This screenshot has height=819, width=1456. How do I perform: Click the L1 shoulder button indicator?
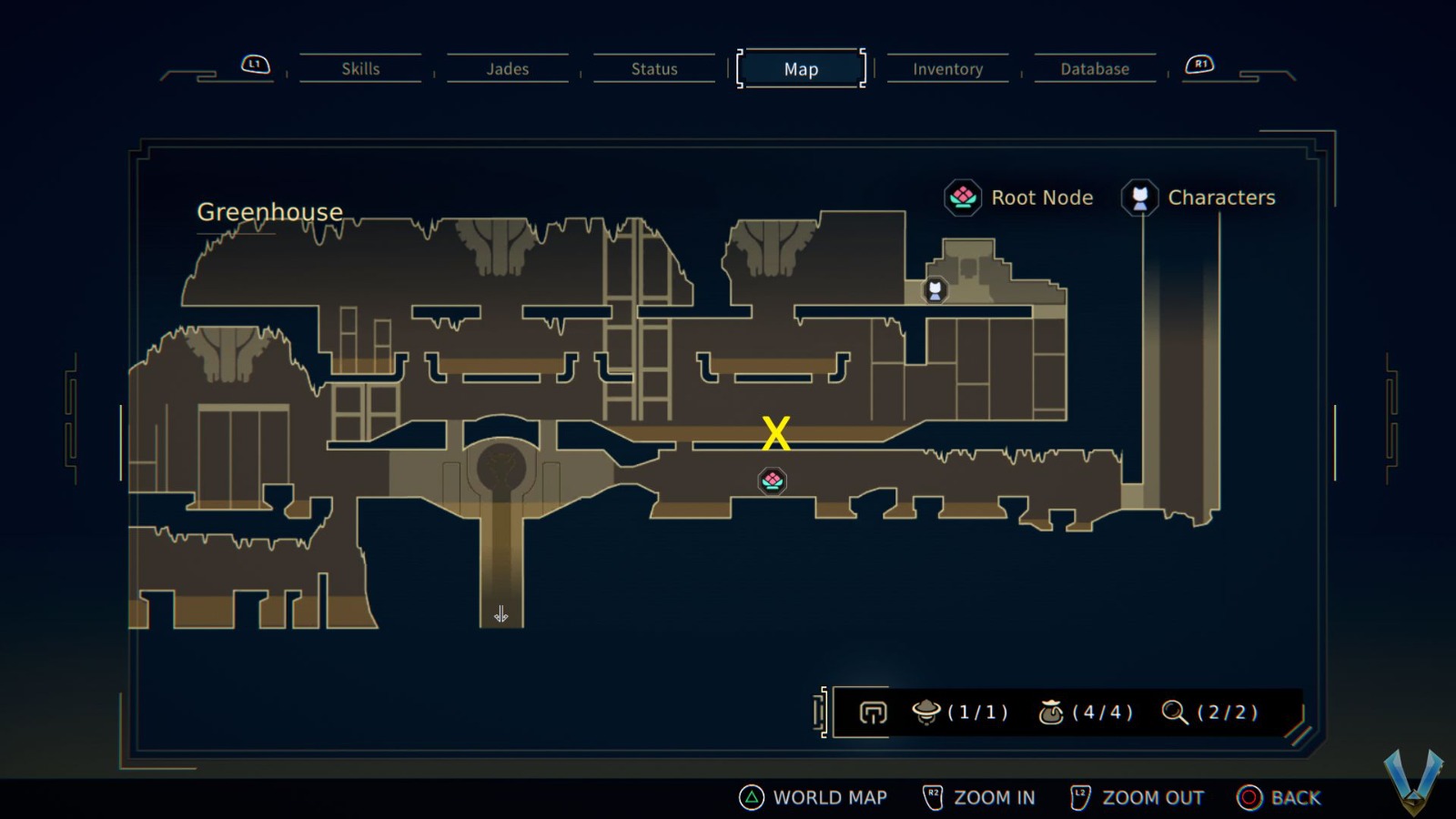tap(254, 64)
